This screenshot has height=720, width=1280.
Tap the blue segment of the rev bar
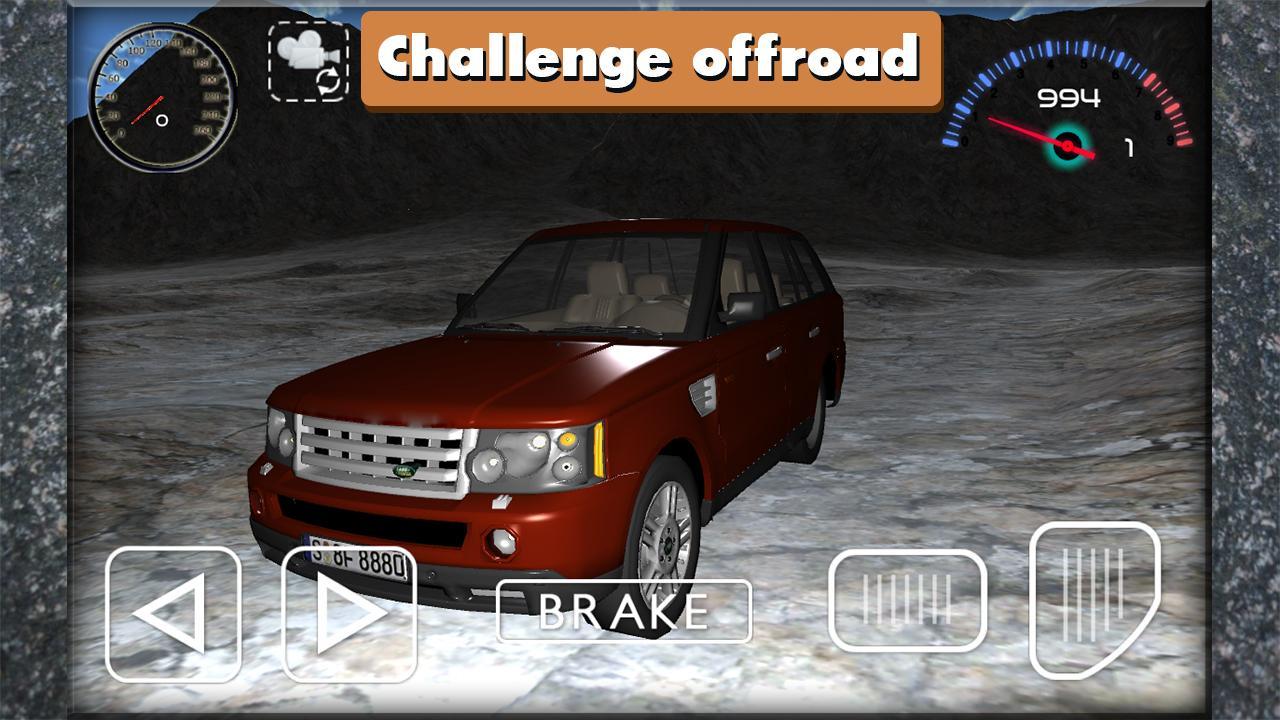990,75
